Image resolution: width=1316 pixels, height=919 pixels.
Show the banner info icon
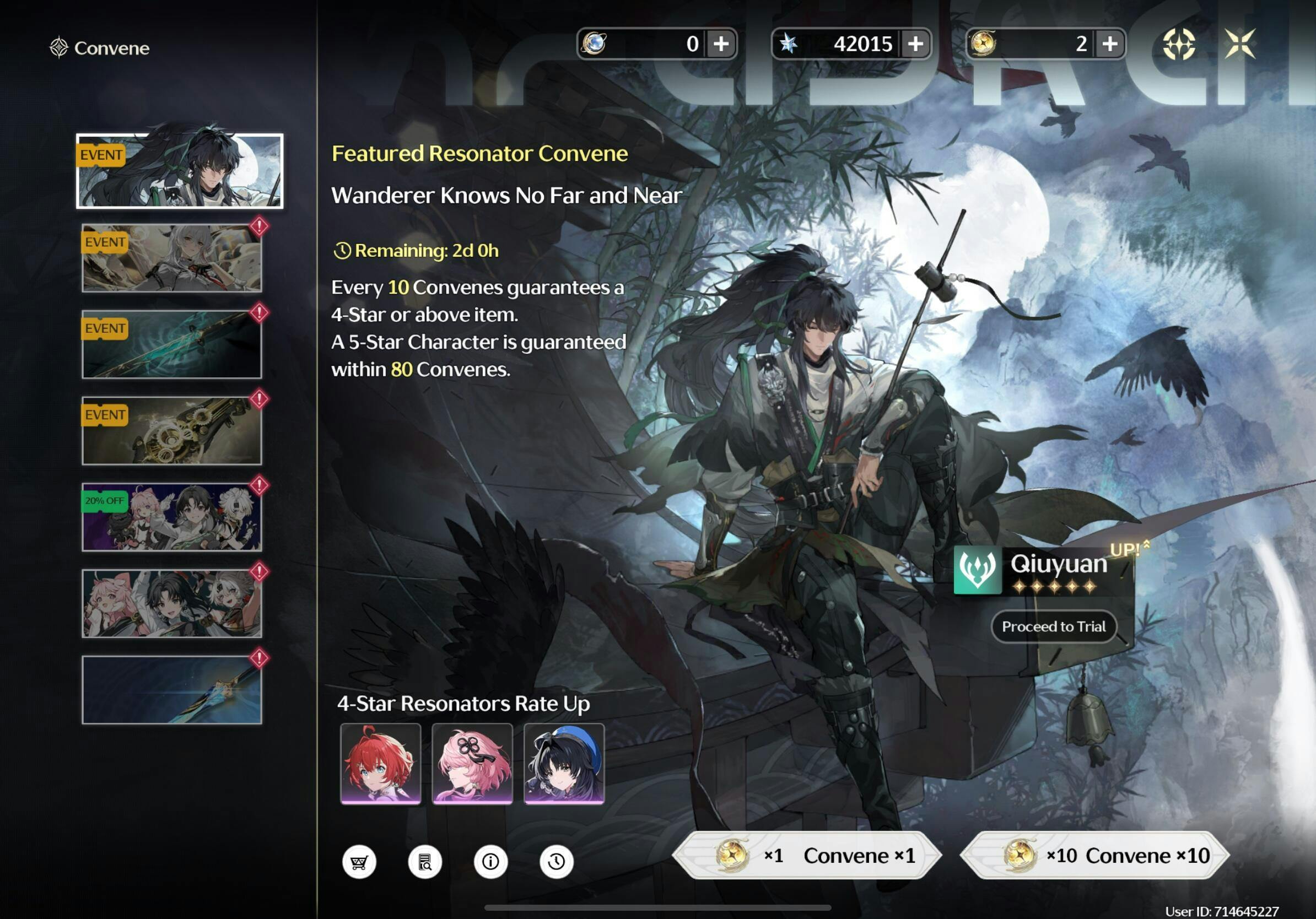click(x=490, y=861)
